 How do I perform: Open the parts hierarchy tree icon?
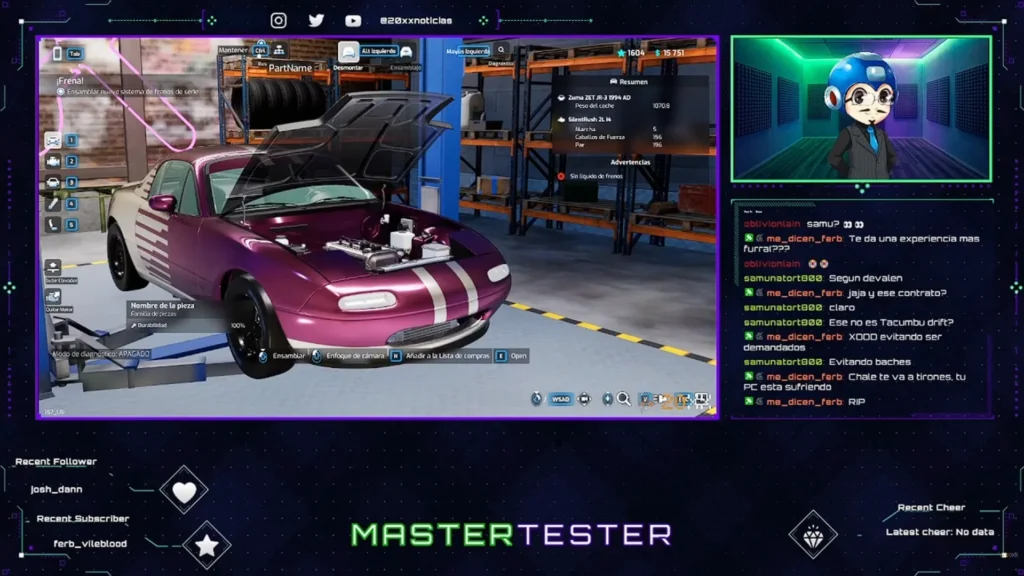coord(279,49)
